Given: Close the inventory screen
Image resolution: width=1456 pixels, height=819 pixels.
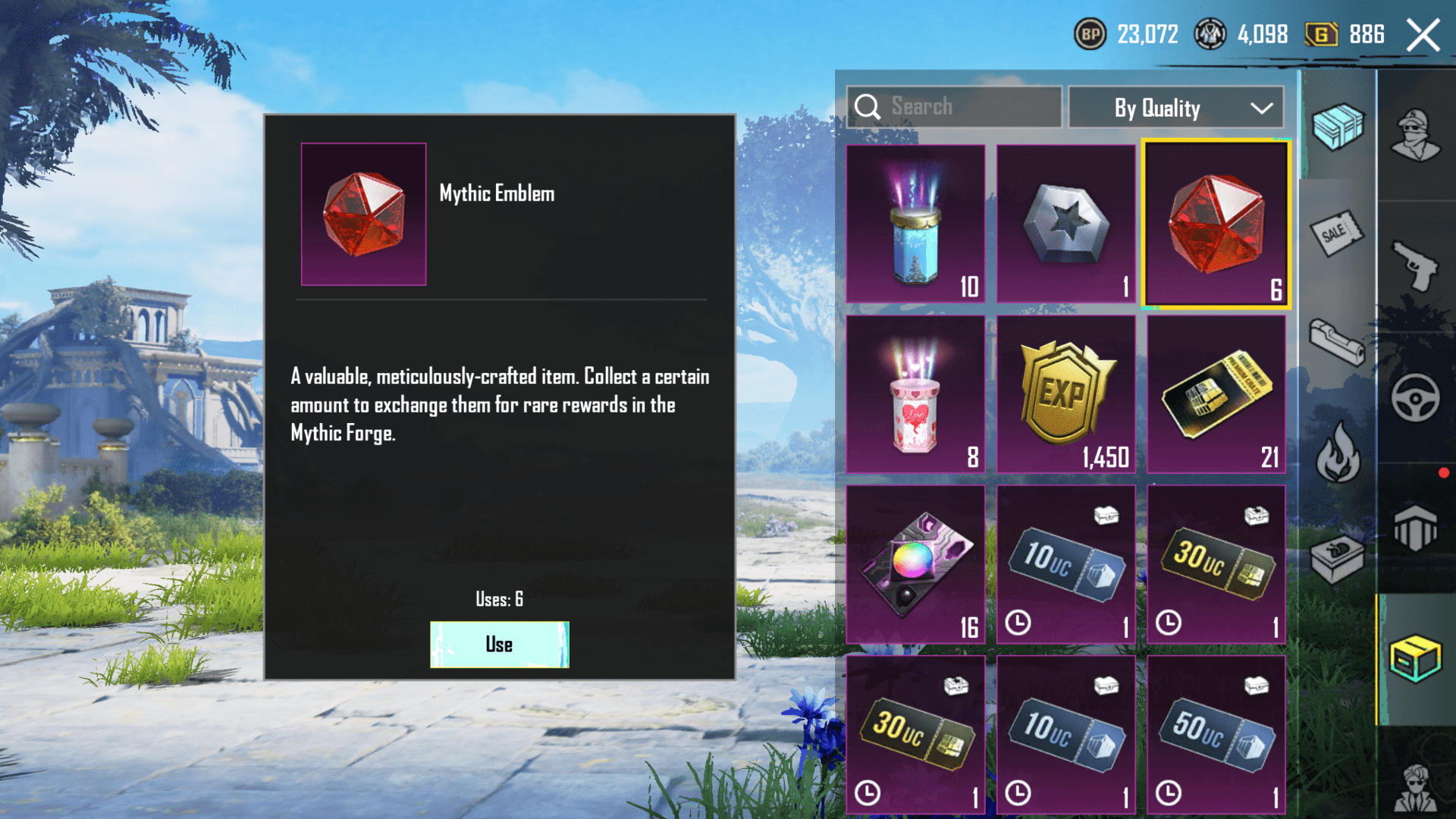Looking at the screenshot, I should pyautogui.click(x=1423, y=35).
